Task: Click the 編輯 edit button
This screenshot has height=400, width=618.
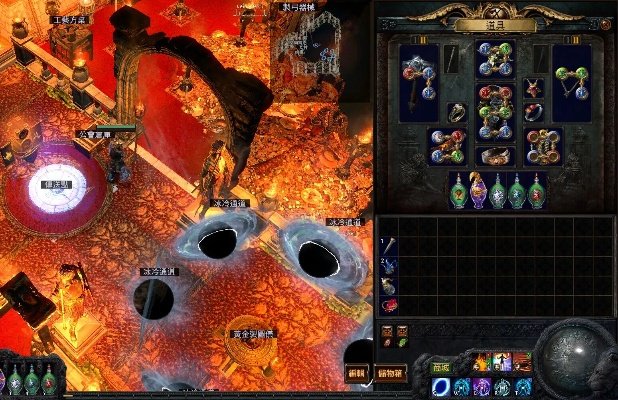Action: point(357,372)
